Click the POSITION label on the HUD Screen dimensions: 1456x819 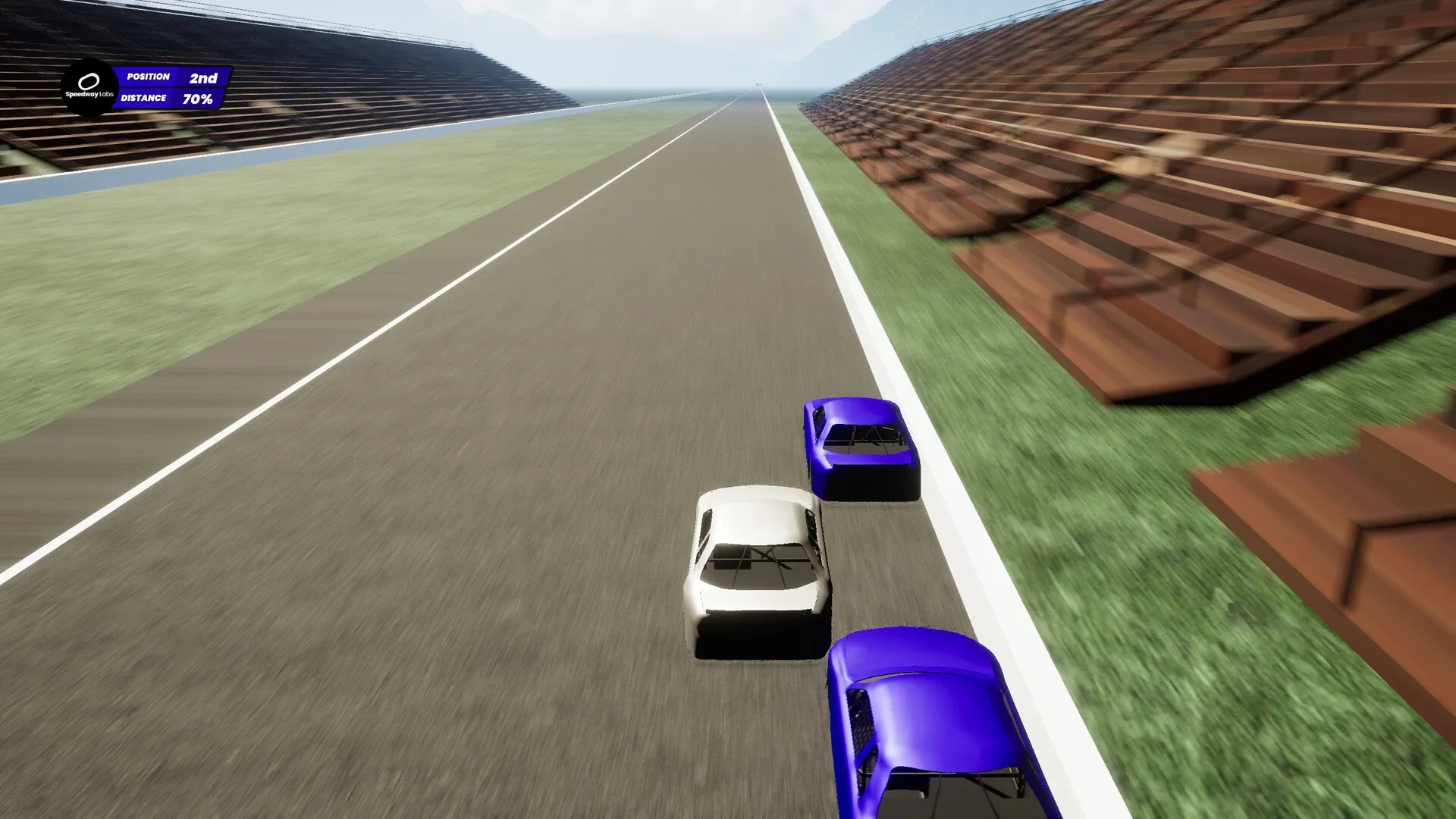[149, 77]
